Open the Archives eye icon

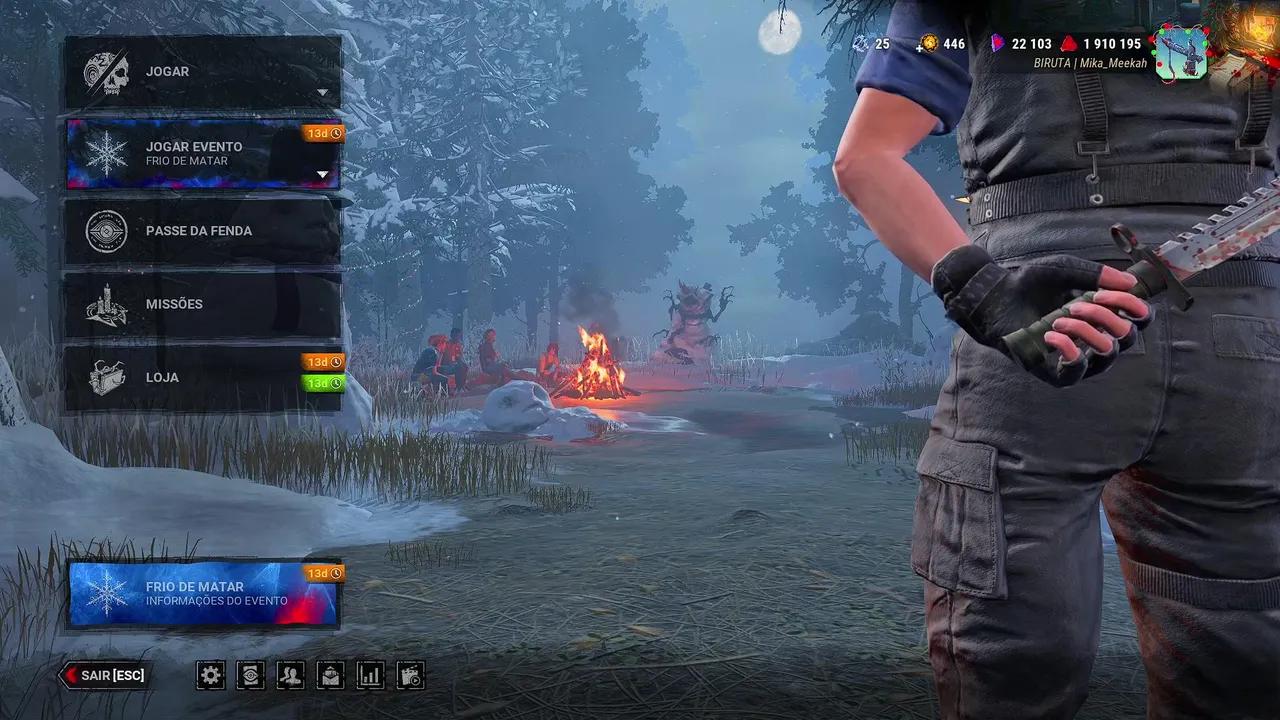[x=249, y=675]
